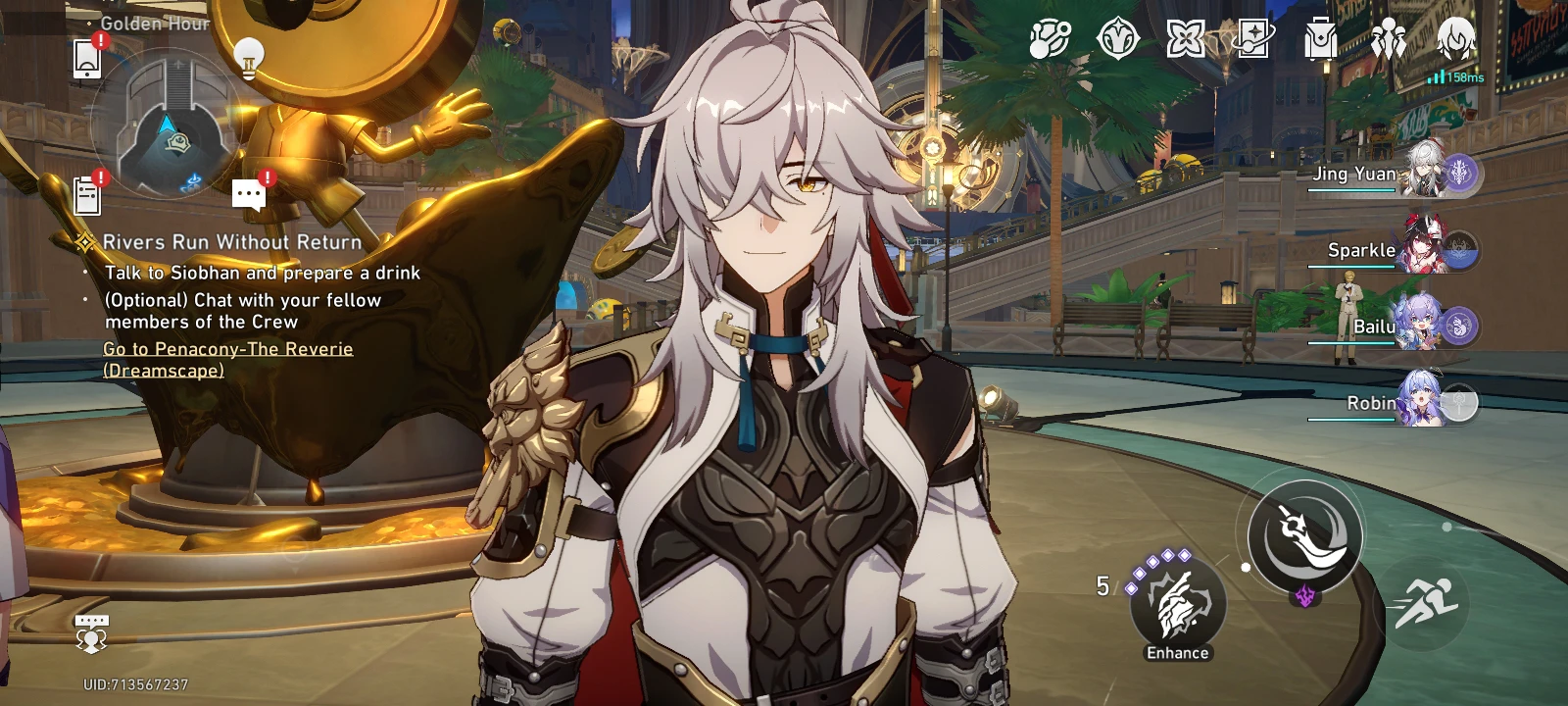Follow the Go to Penacony-The Reverie link

coord(226,359)
